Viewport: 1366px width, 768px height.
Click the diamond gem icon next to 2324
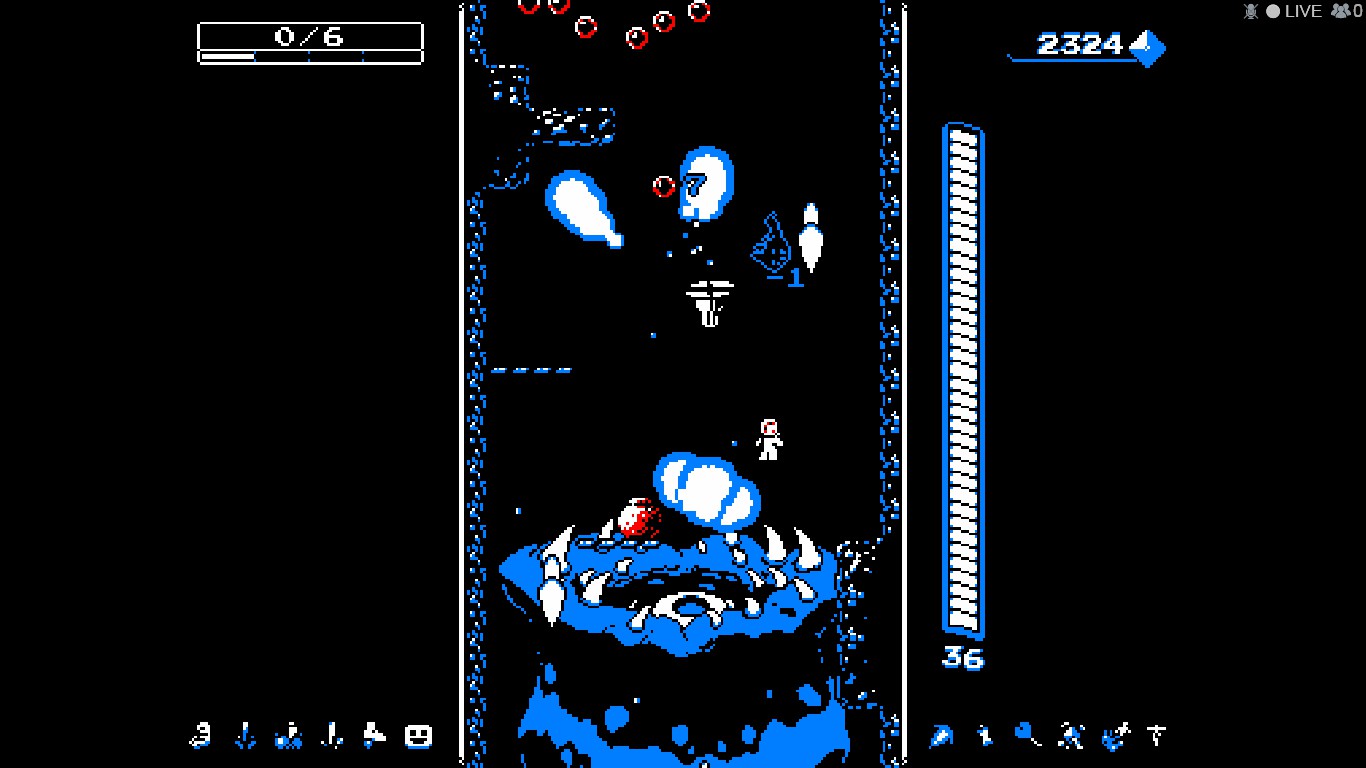tap(1148, 46)
